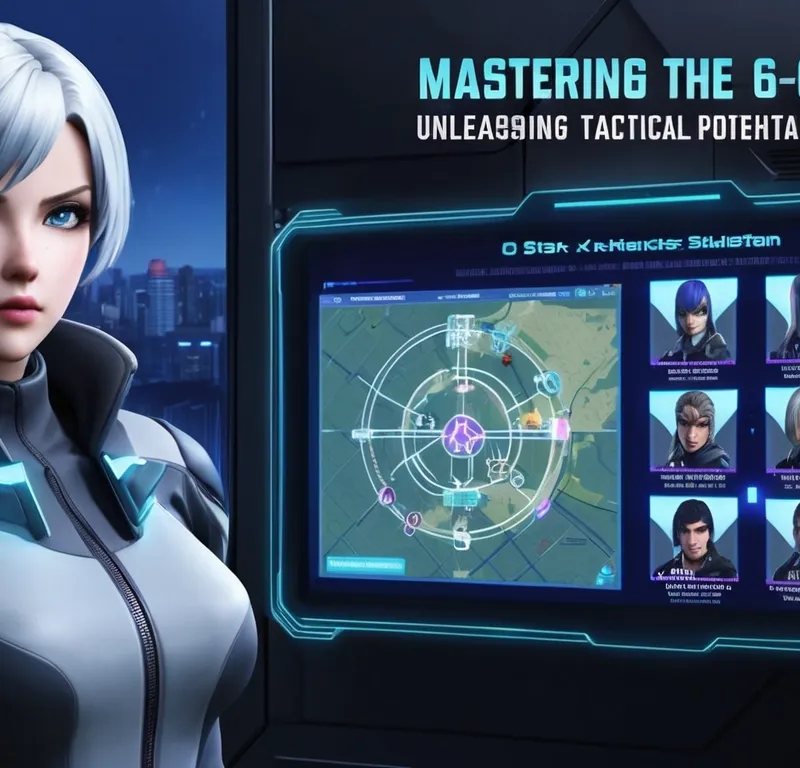Screen dimensions: 800x768
Task: Choose the brown-haired character portrait
Action: (x=693, y=430)
